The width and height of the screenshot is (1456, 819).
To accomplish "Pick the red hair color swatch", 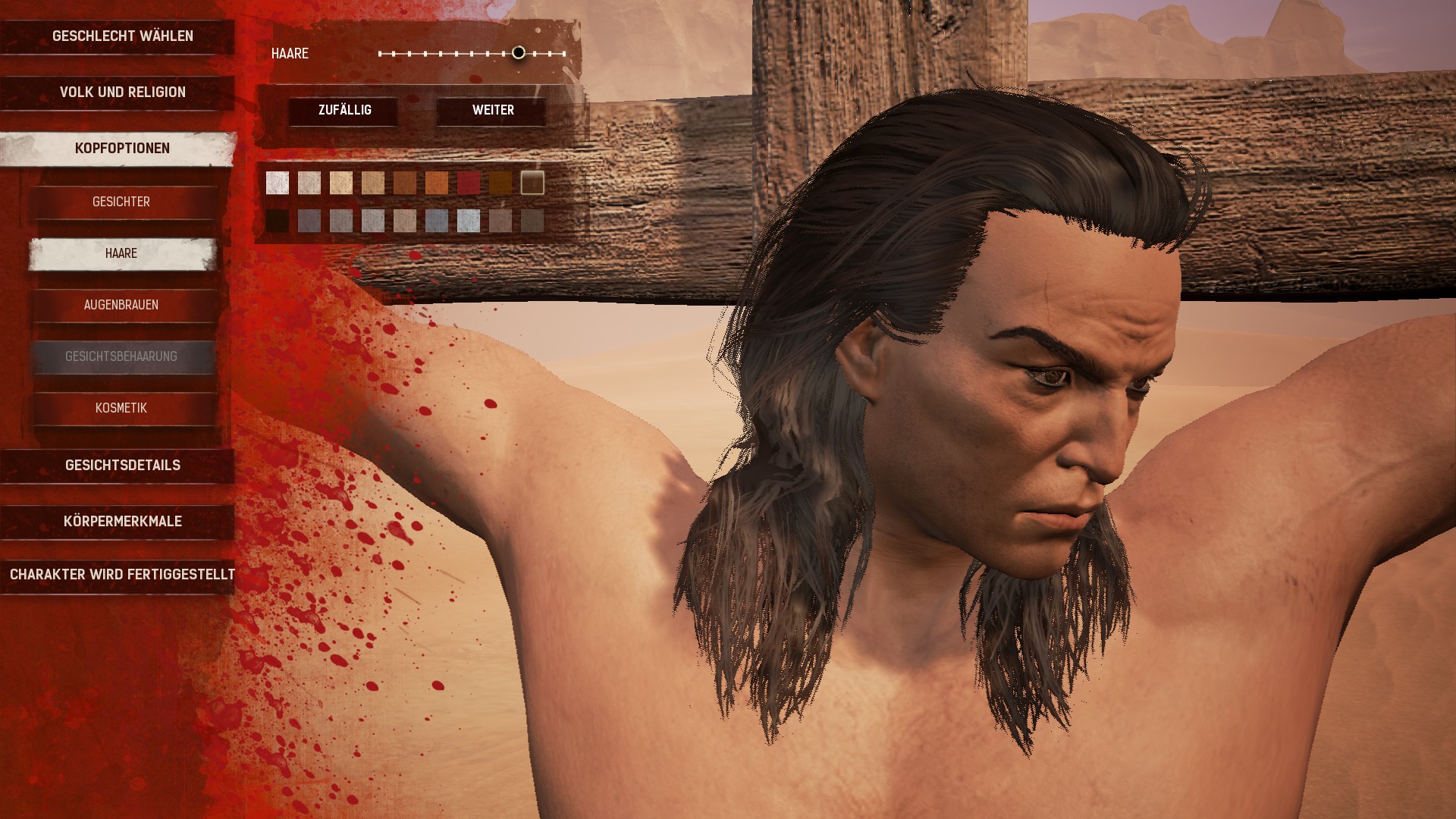I will click(469, 183).
